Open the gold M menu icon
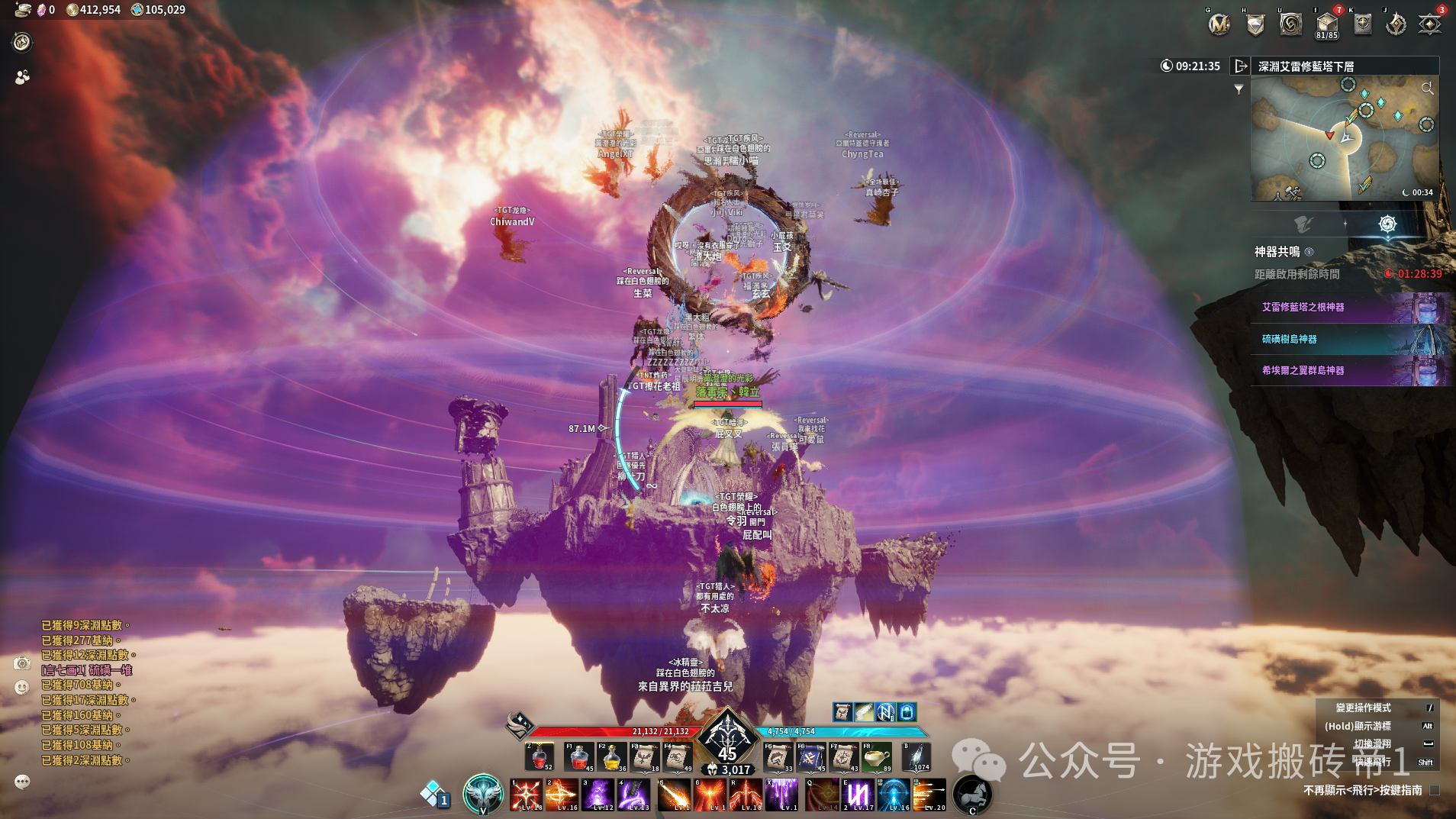 tap(1219, 24)
